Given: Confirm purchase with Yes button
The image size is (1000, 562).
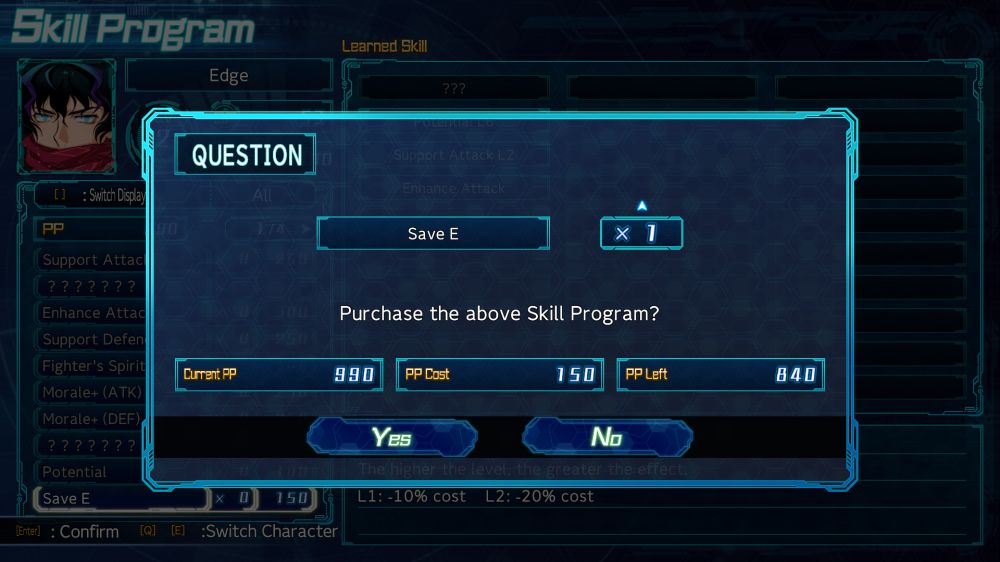Looking at the screenshot, I should pyautogui.click(x=392, y=438).
